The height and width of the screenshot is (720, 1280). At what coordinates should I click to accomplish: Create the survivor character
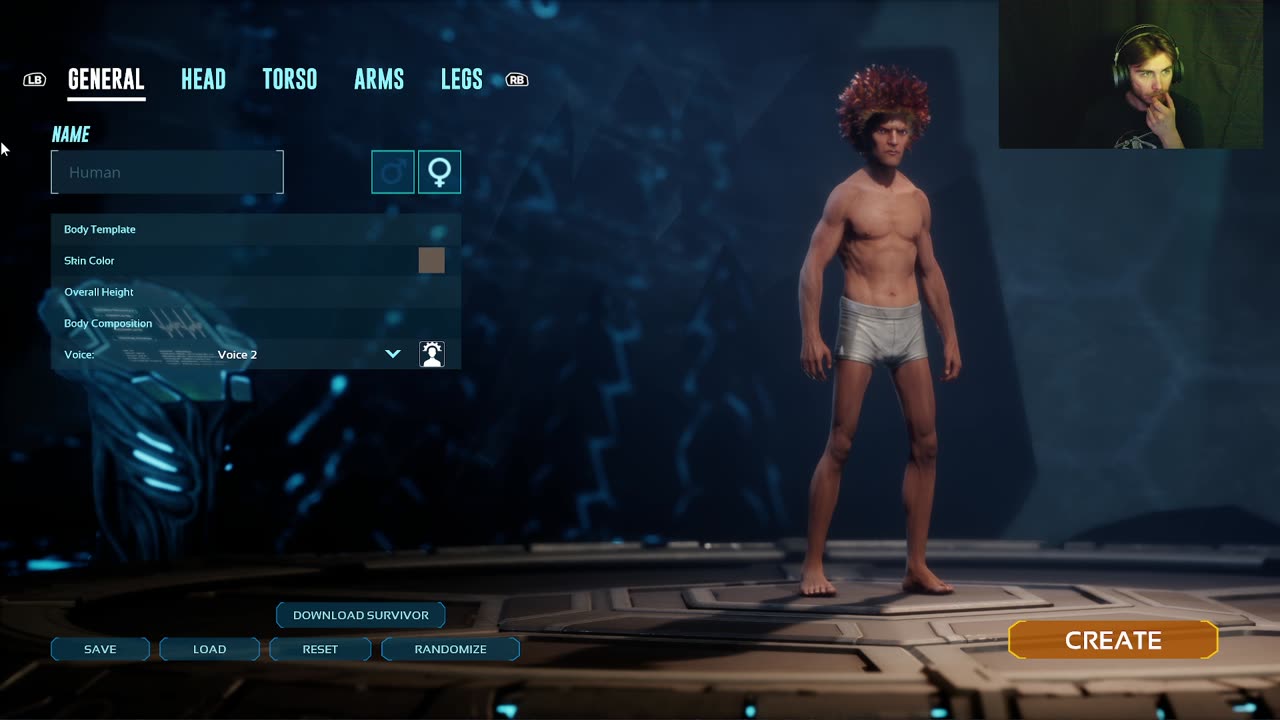(1113, 640)
